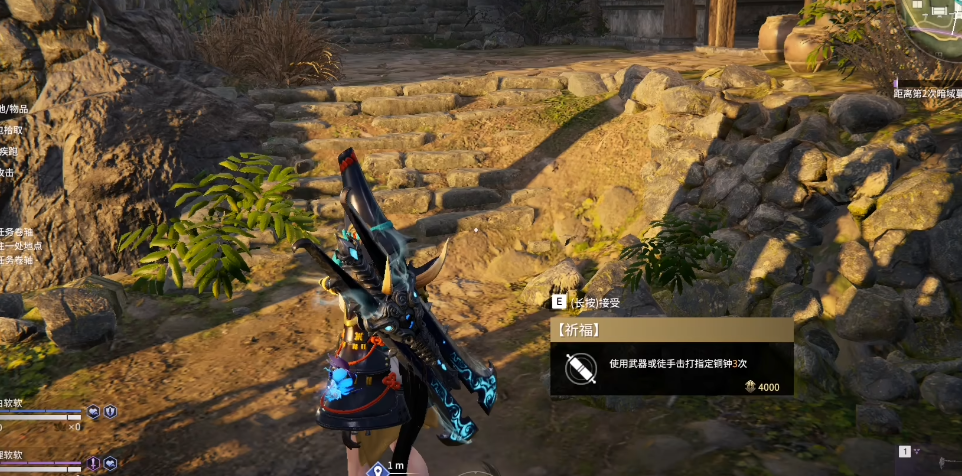
Task: Select weapon slot number 1
Action: [905, 452]
